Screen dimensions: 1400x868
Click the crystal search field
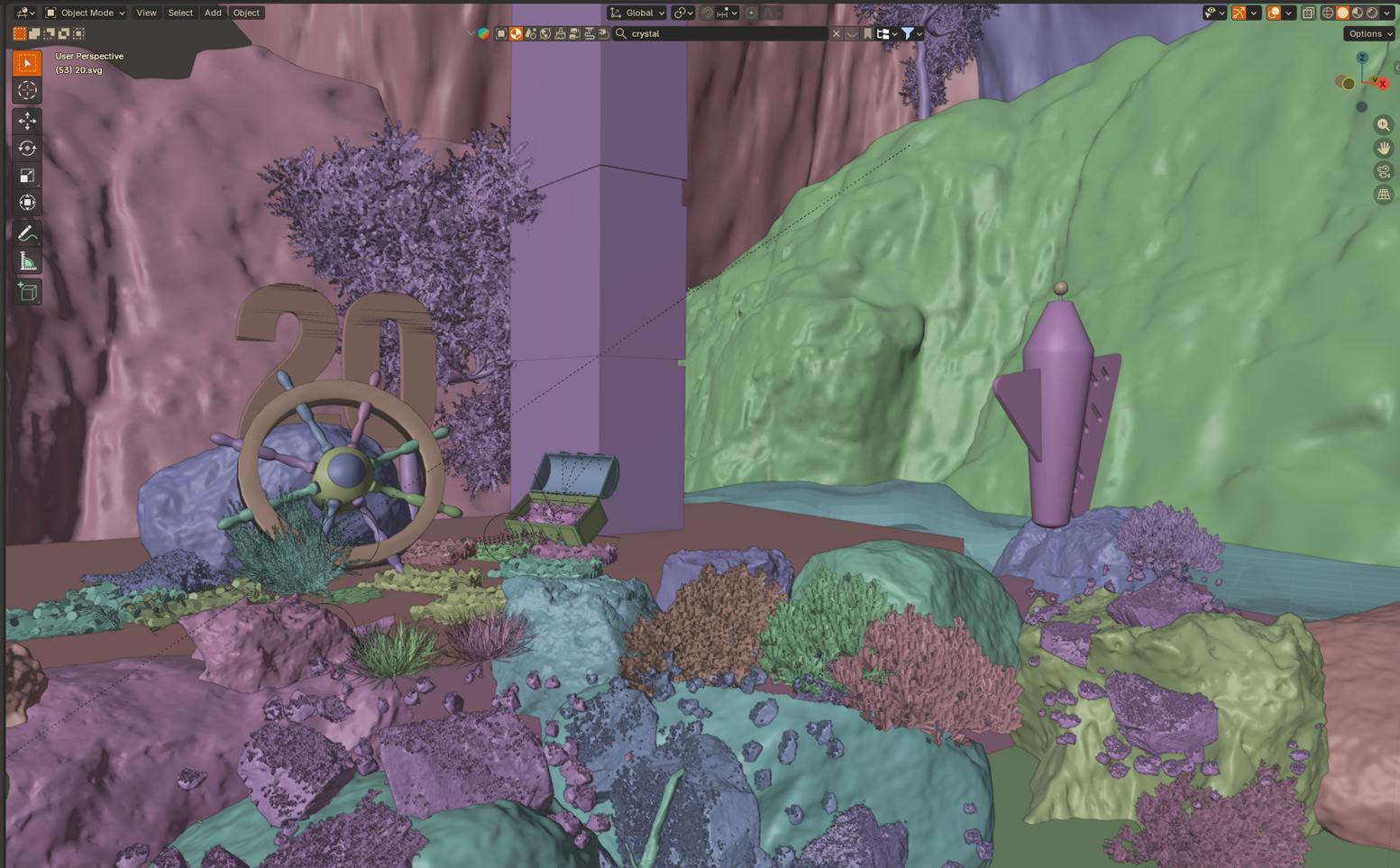click(x=726, y=33)
